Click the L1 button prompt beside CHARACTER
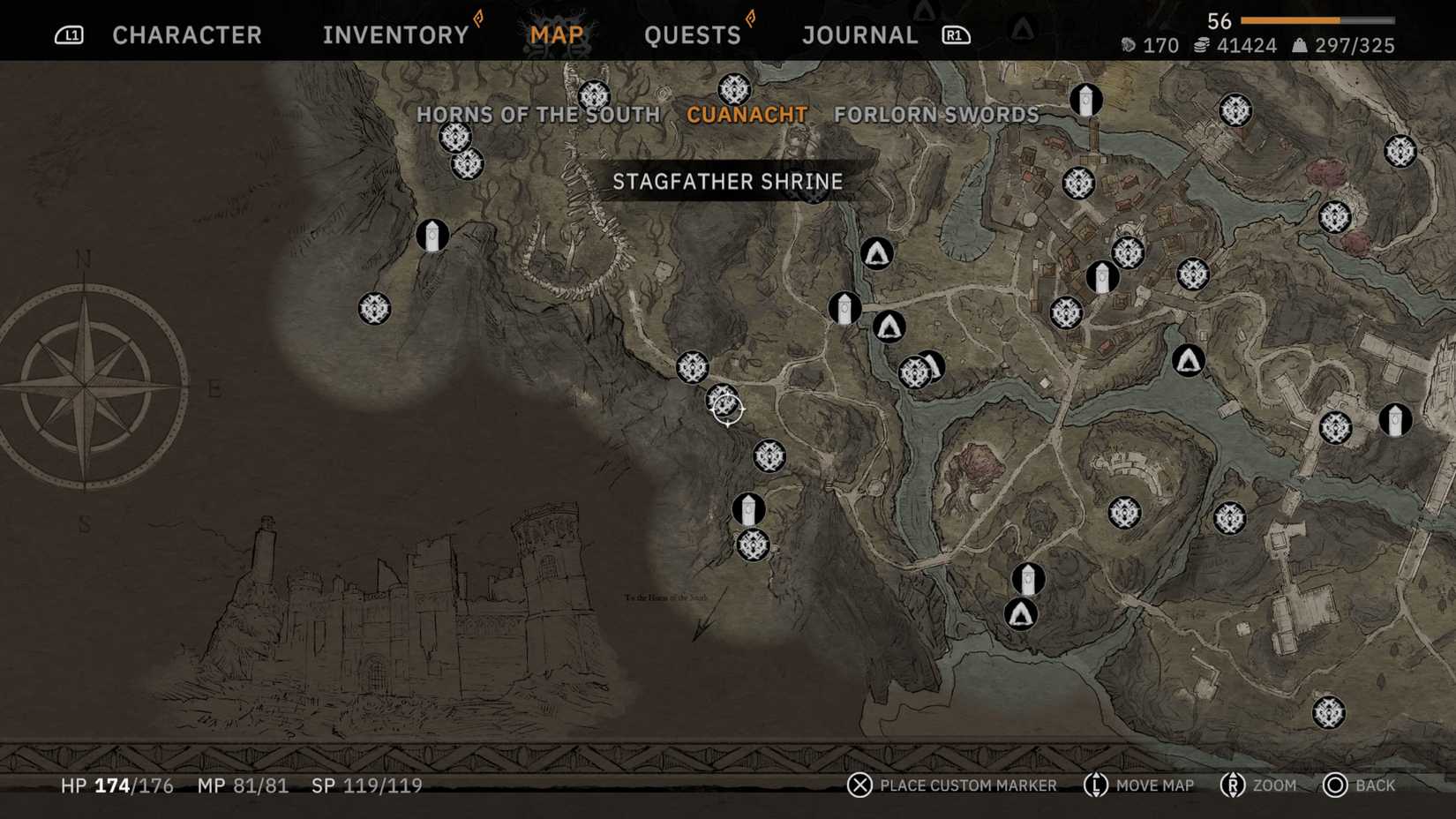 coord(71,34)
